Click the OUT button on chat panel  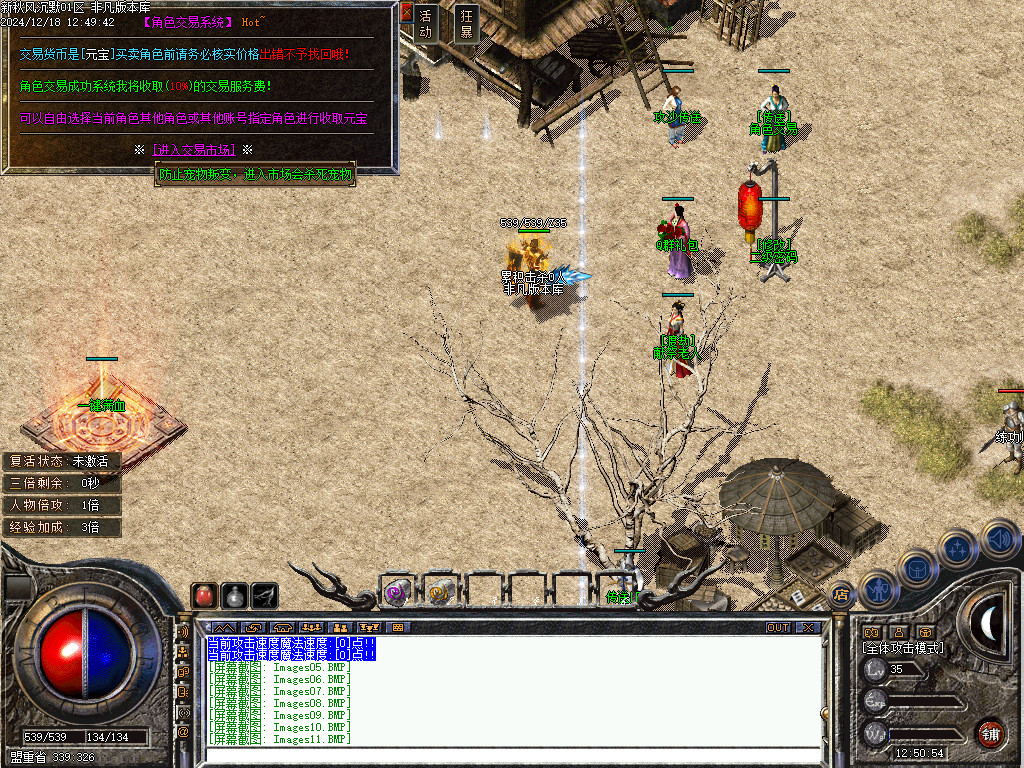click(x=778, y=628)
